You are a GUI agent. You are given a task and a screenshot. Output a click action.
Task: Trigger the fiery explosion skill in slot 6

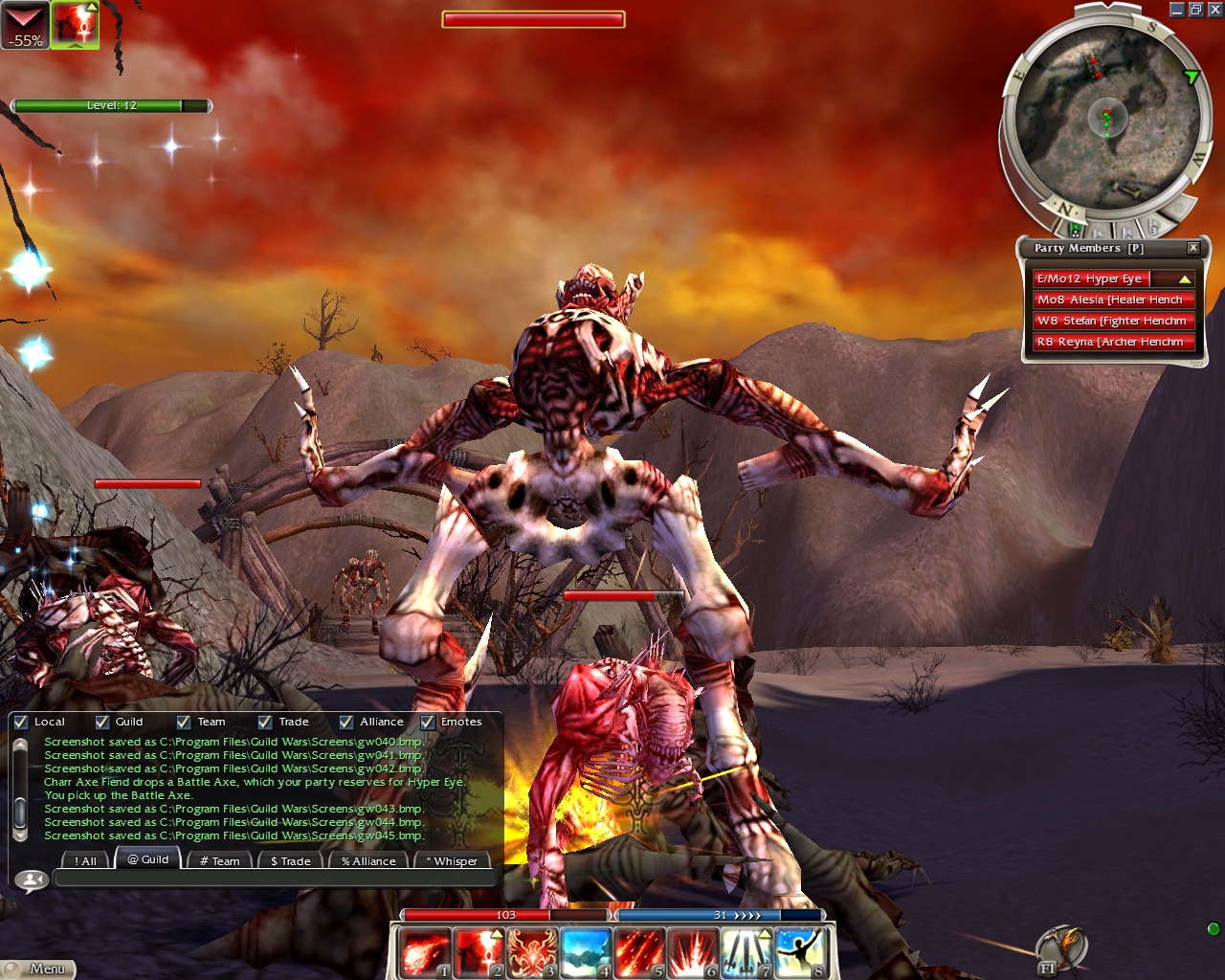(692, 952)
